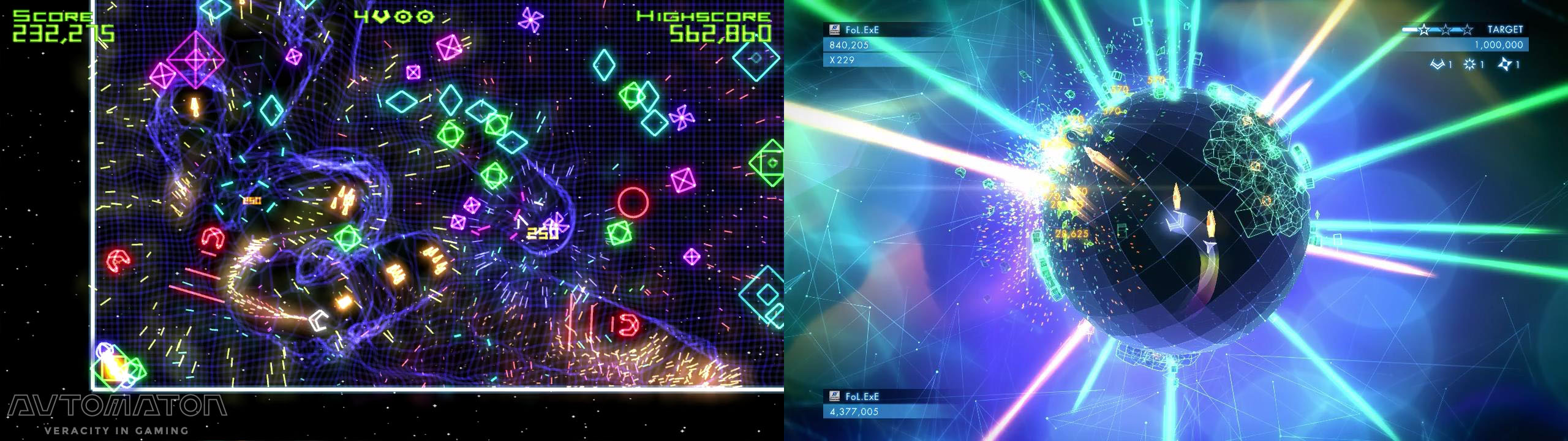Click the FoL.ExE player avatar thumbnail
The width and height of the screenshot is (1568, 441).
[834, 29]
